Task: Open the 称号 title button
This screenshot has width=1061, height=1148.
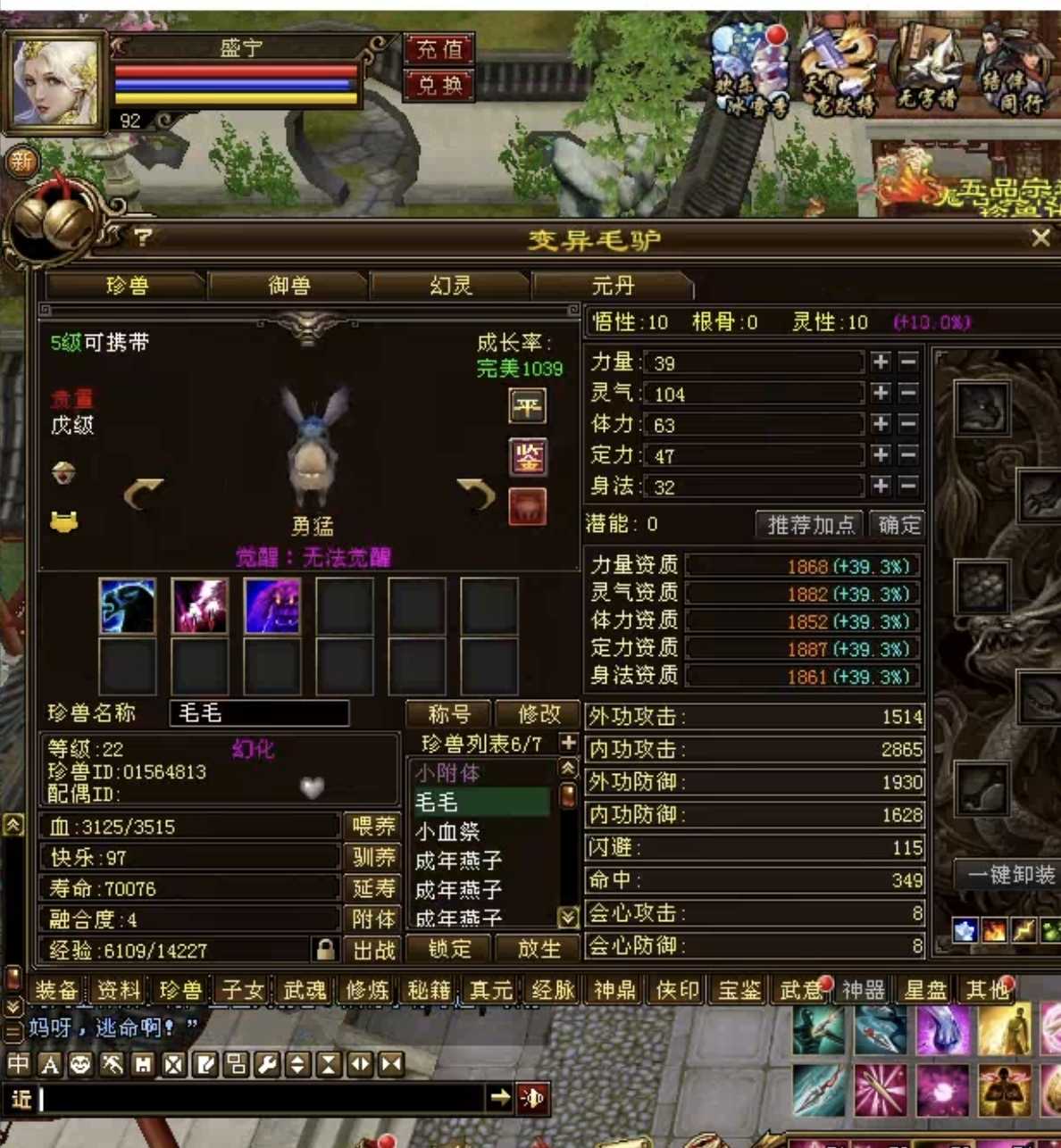Action: point(448,714)
